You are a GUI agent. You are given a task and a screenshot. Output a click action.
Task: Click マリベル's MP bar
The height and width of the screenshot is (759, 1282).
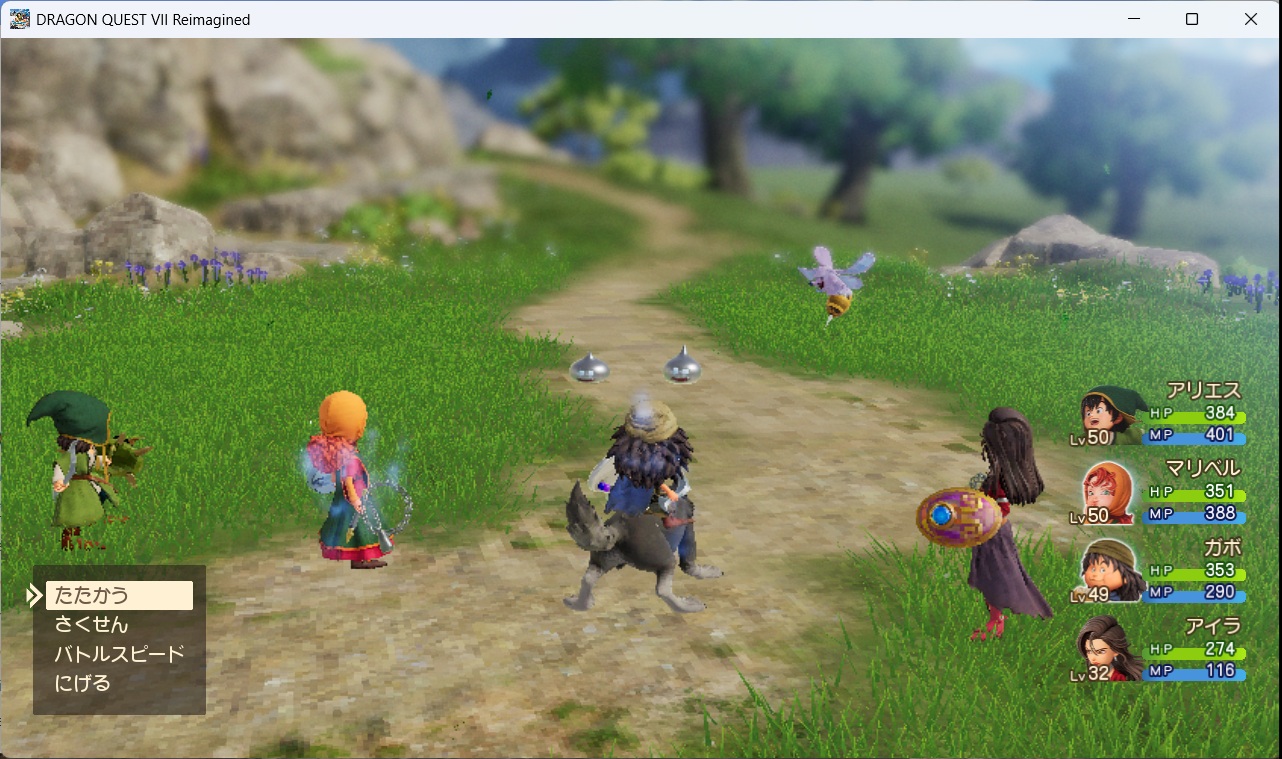click(1195, 514)
